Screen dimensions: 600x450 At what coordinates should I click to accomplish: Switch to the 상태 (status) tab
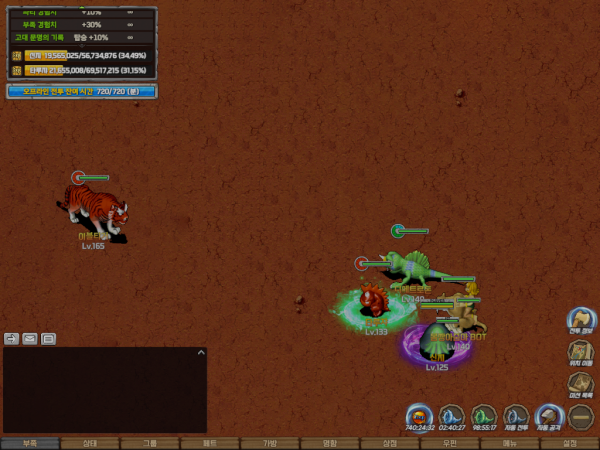click(x=90, y=443)
